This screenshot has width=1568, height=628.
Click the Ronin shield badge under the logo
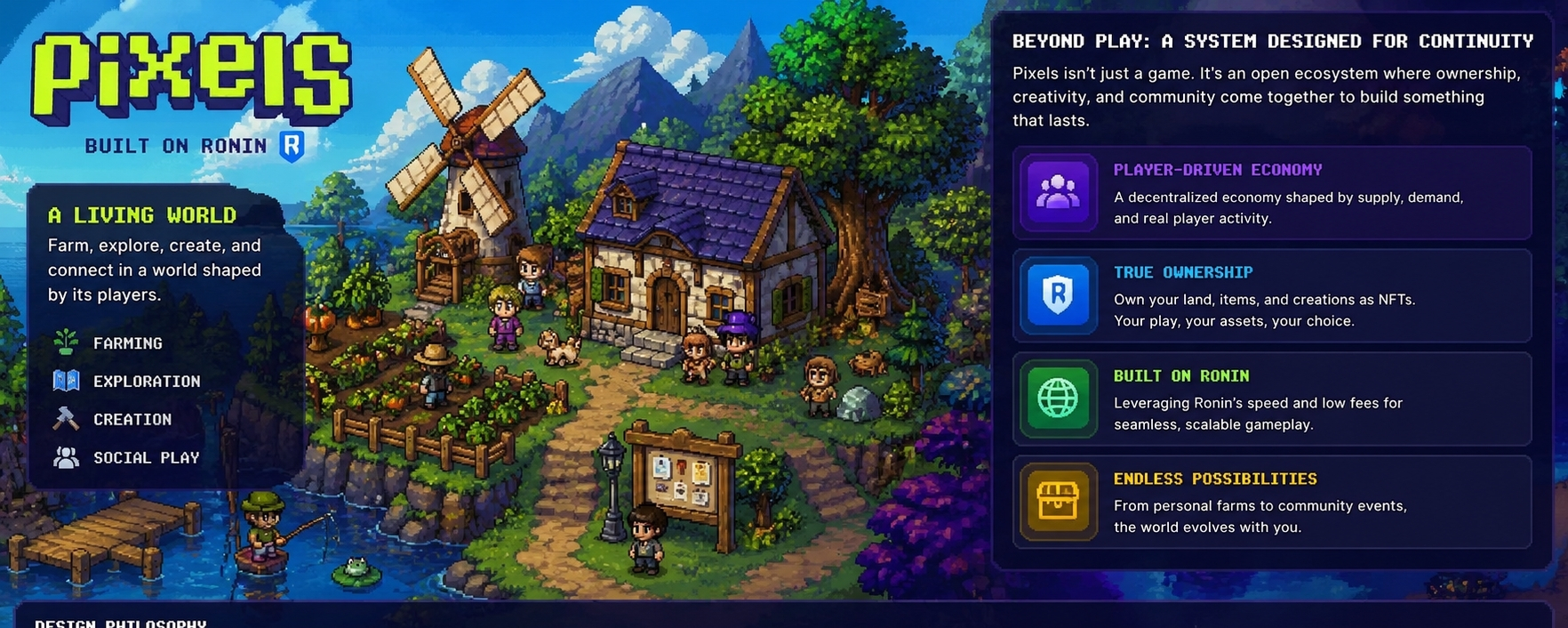coord(292,146)
